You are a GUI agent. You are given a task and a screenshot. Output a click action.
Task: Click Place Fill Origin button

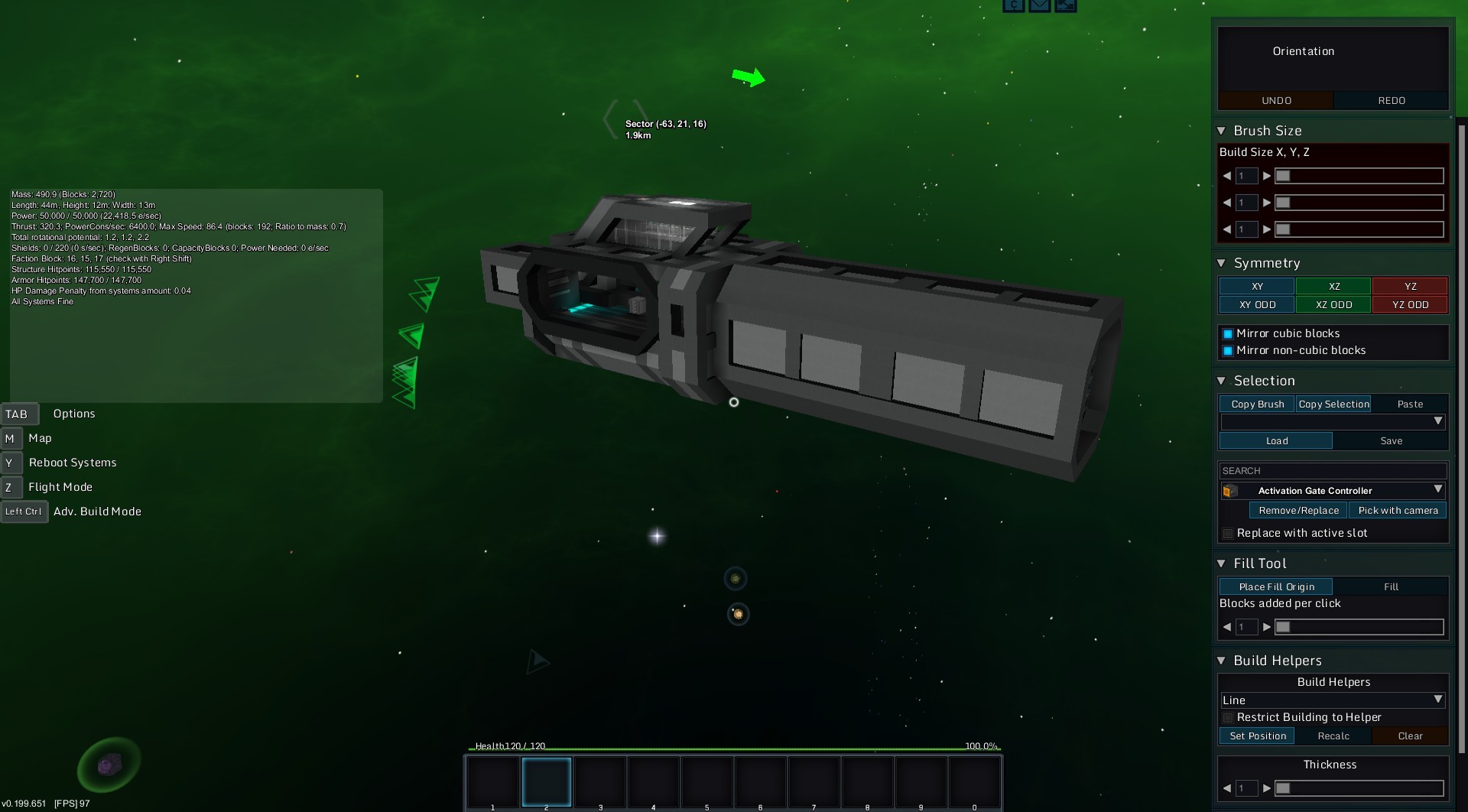1276,587
